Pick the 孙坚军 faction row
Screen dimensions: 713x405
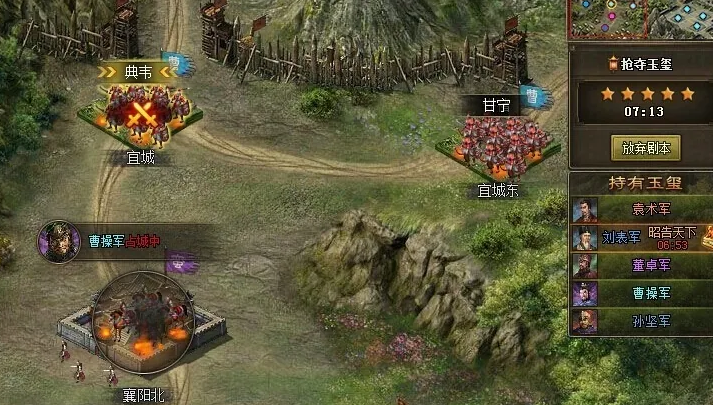pyautogui.click(x=642, y=321)
